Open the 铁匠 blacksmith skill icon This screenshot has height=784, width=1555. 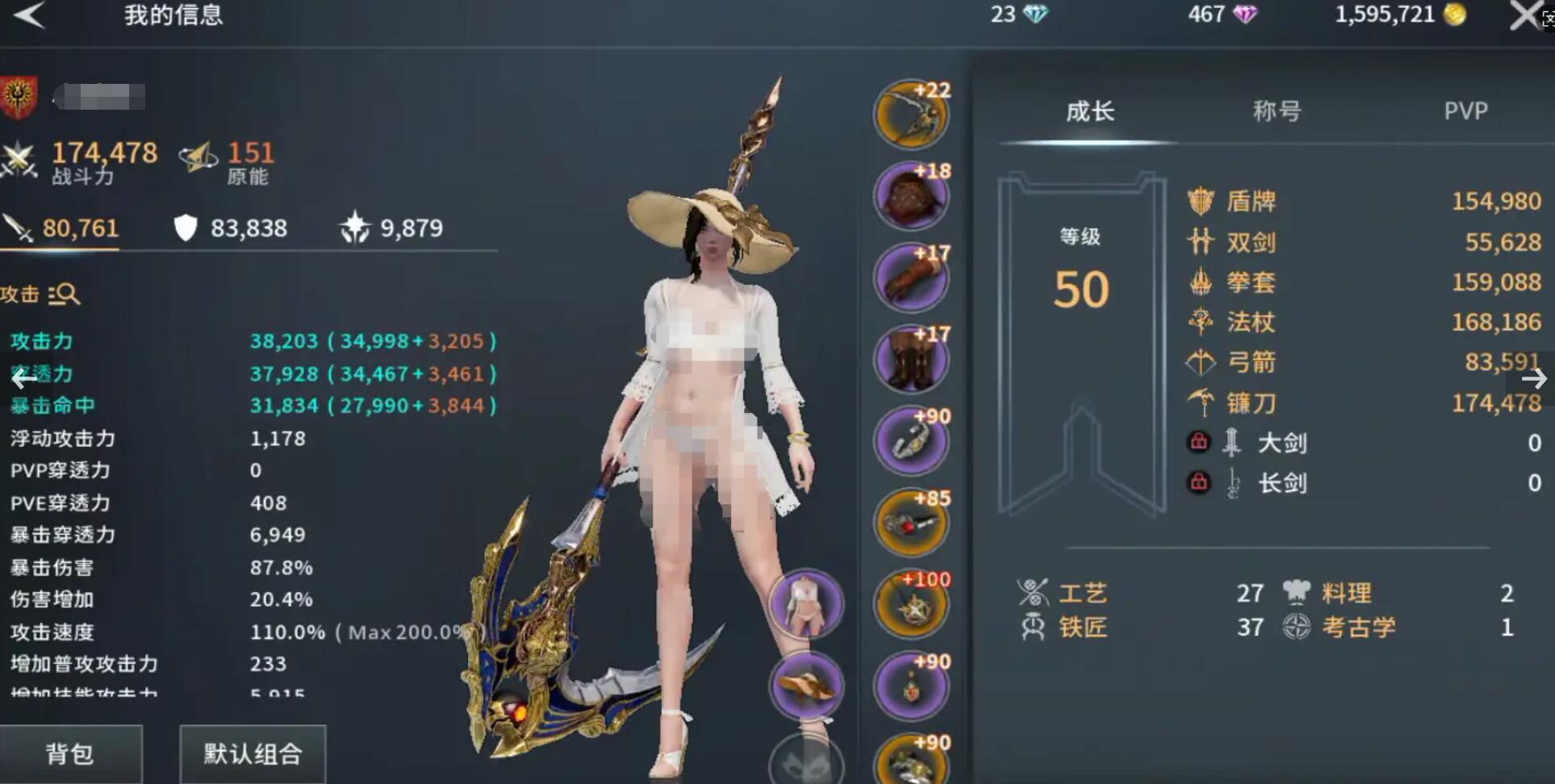coord(1031,628)
